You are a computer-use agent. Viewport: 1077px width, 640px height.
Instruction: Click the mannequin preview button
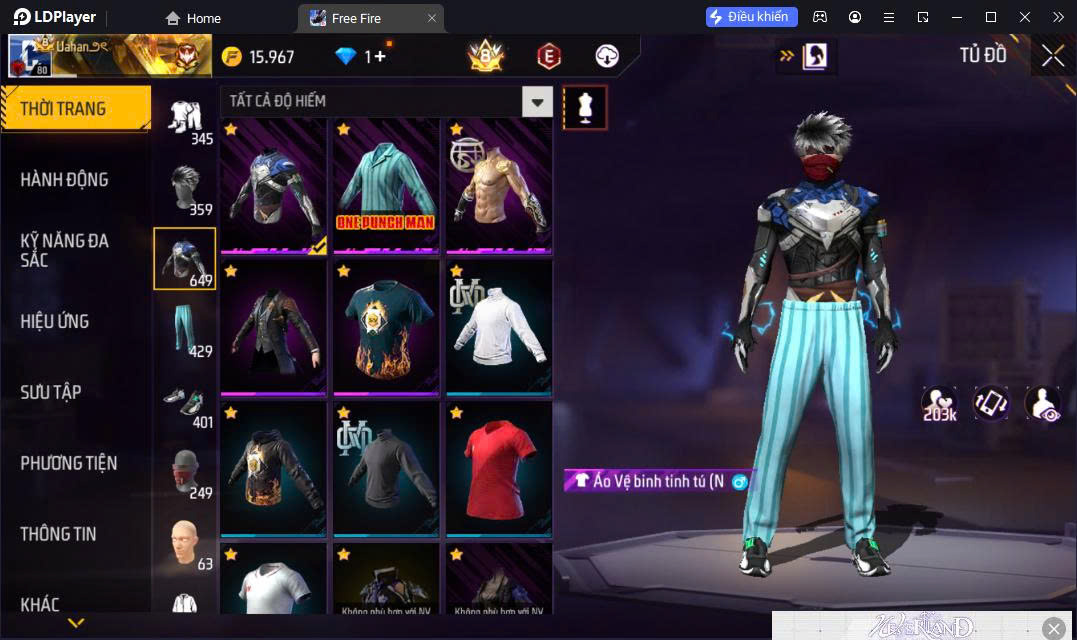[x=585, y=107]
